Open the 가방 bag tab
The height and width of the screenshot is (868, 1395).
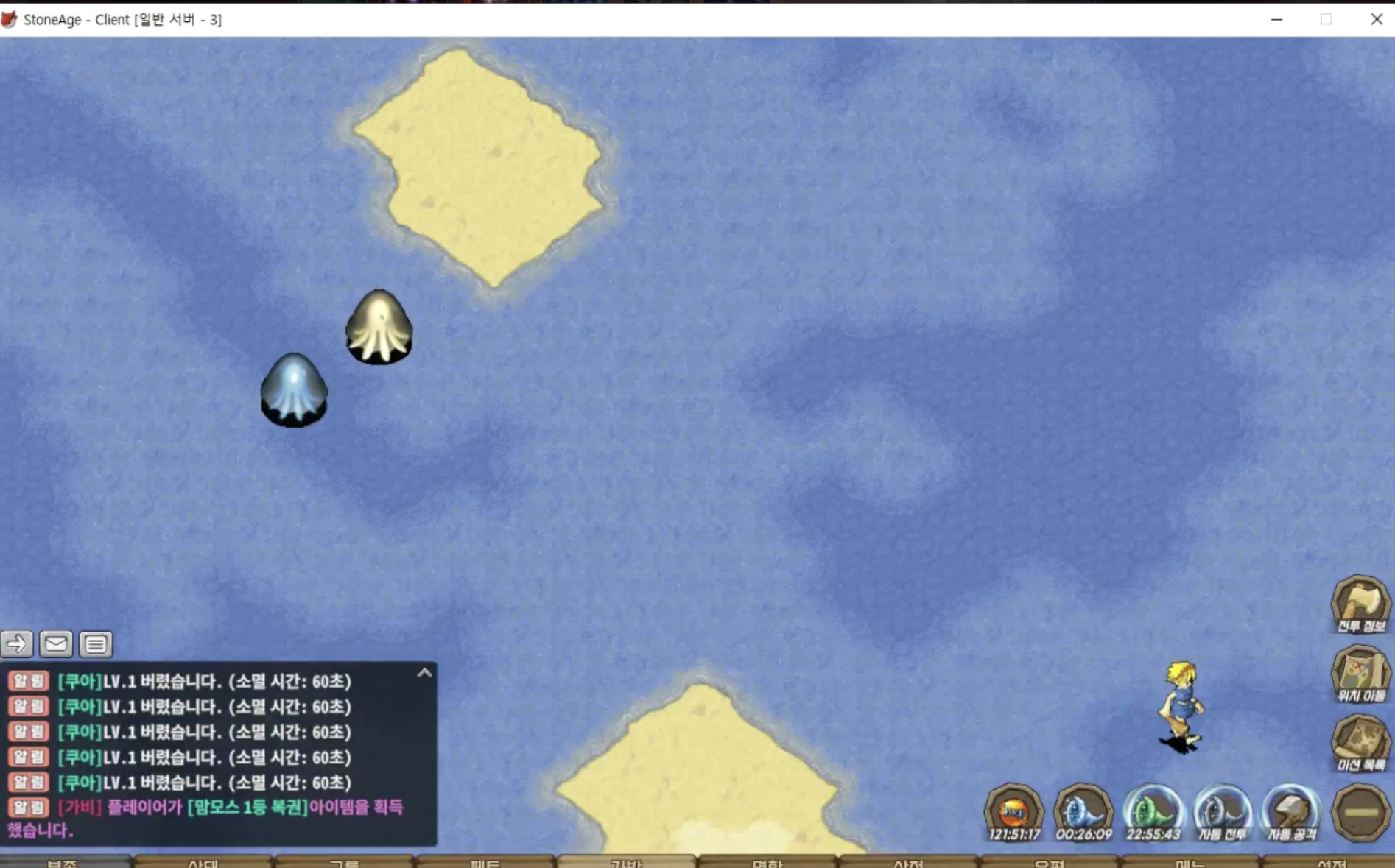(x=626, y=862)
